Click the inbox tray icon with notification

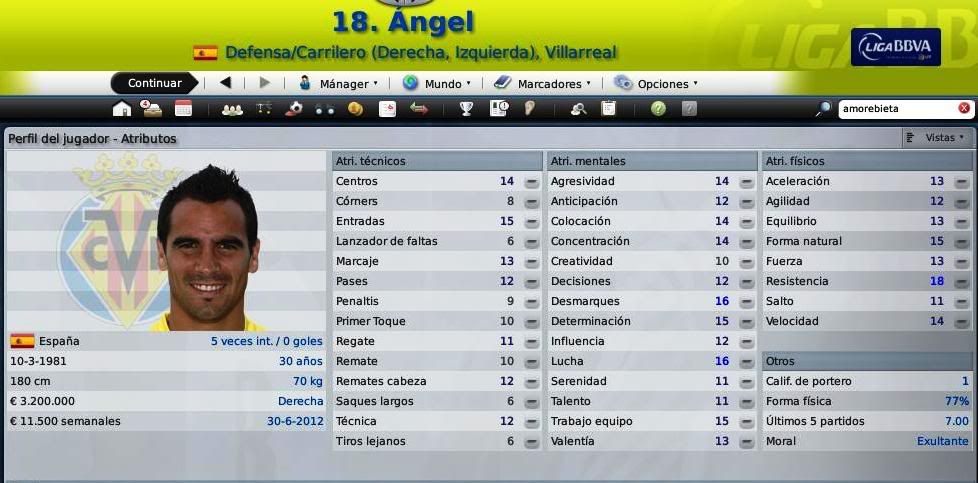tap(152, 109)
